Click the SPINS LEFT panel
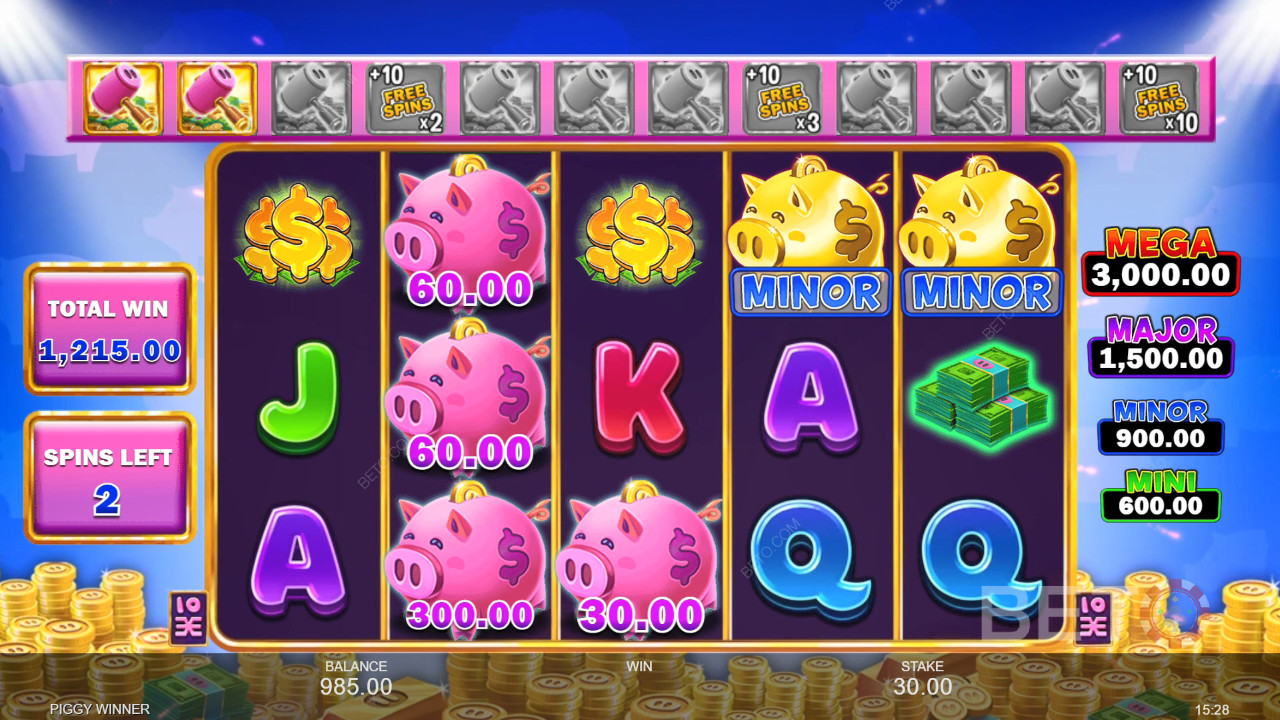 tap(108, 476)
